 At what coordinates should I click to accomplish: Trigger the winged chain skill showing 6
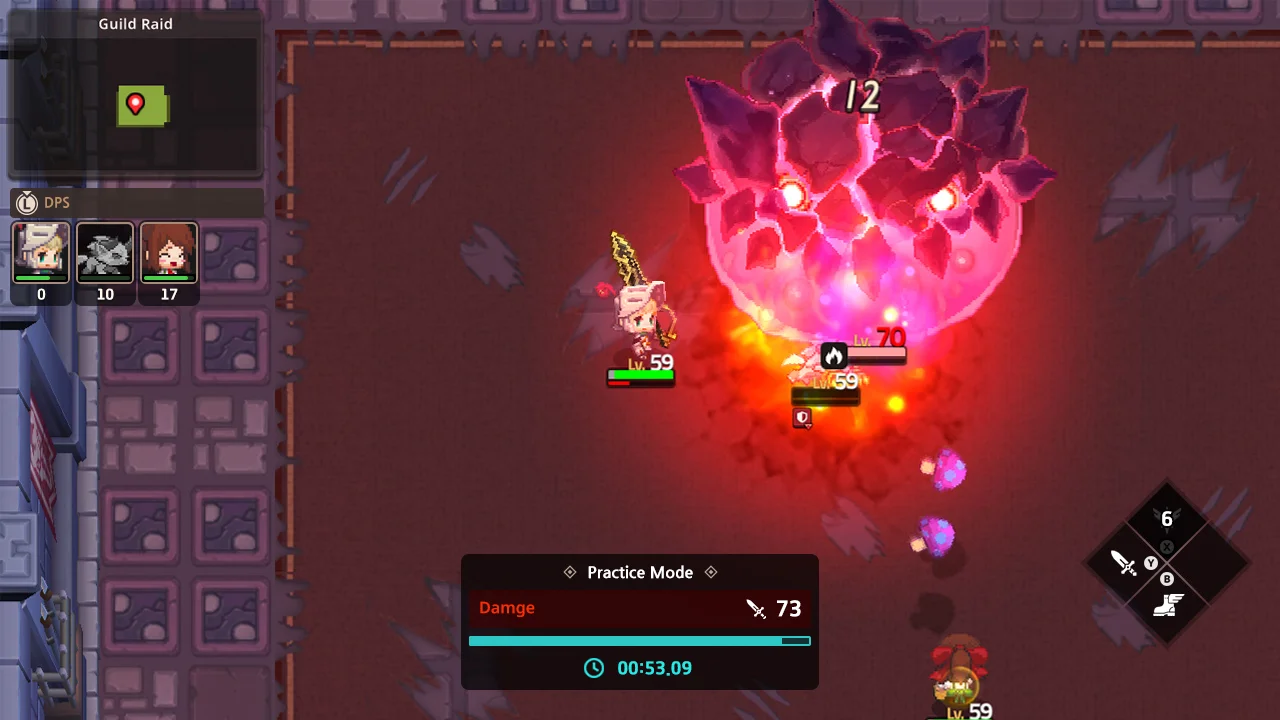1166,519
